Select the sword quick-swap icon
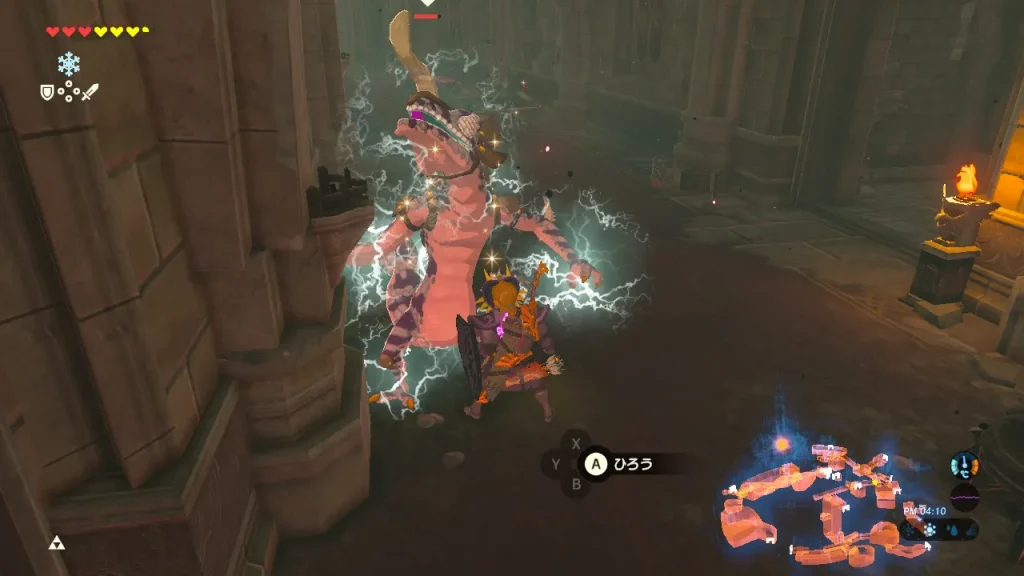Screen dimensions: 1024x576 [90, 92]
